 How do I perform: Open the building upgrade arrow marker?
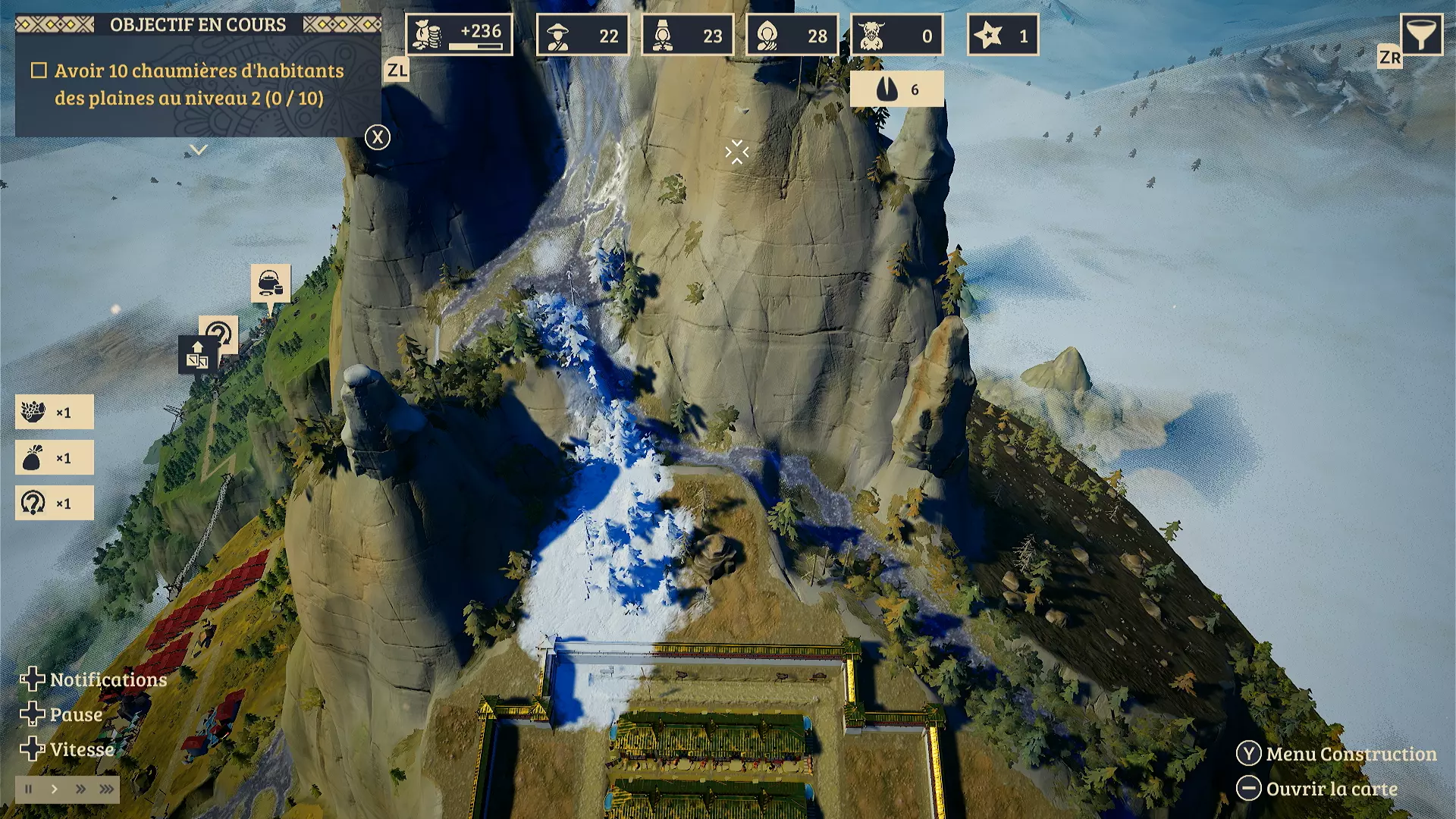(197, 355)
